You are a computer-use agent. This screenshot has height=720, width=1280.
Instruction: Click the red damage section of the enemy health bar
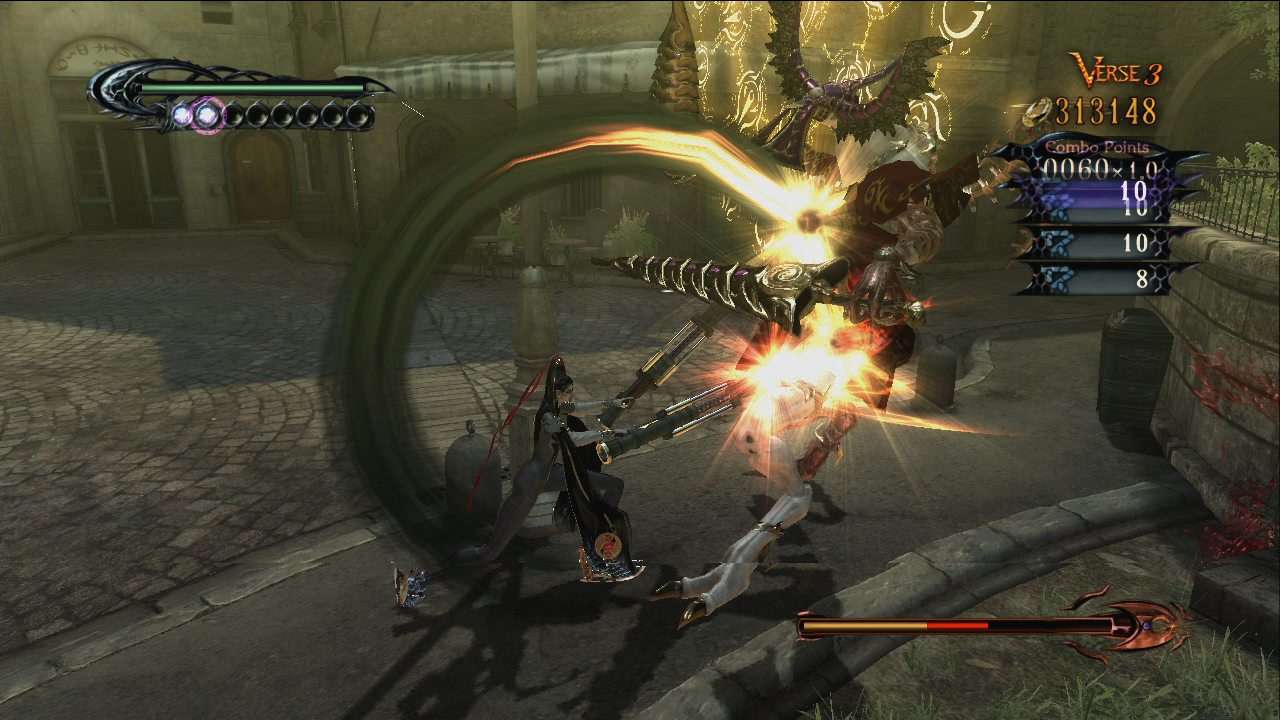coord(955,625)
